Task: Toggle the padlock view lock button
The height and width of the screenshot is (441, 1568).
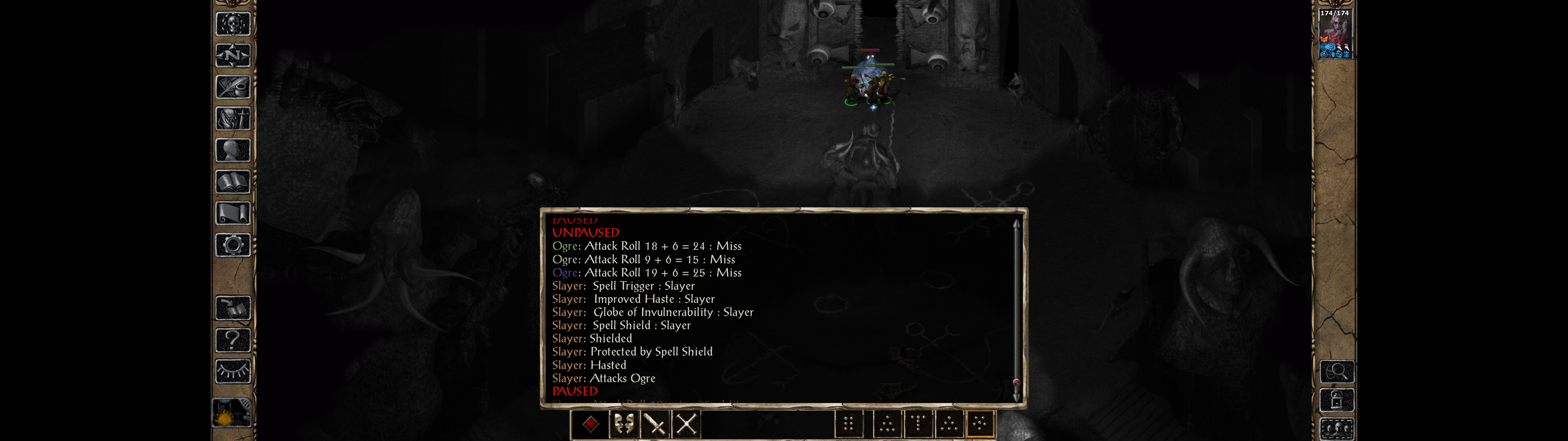Action: coord(1337,401)
